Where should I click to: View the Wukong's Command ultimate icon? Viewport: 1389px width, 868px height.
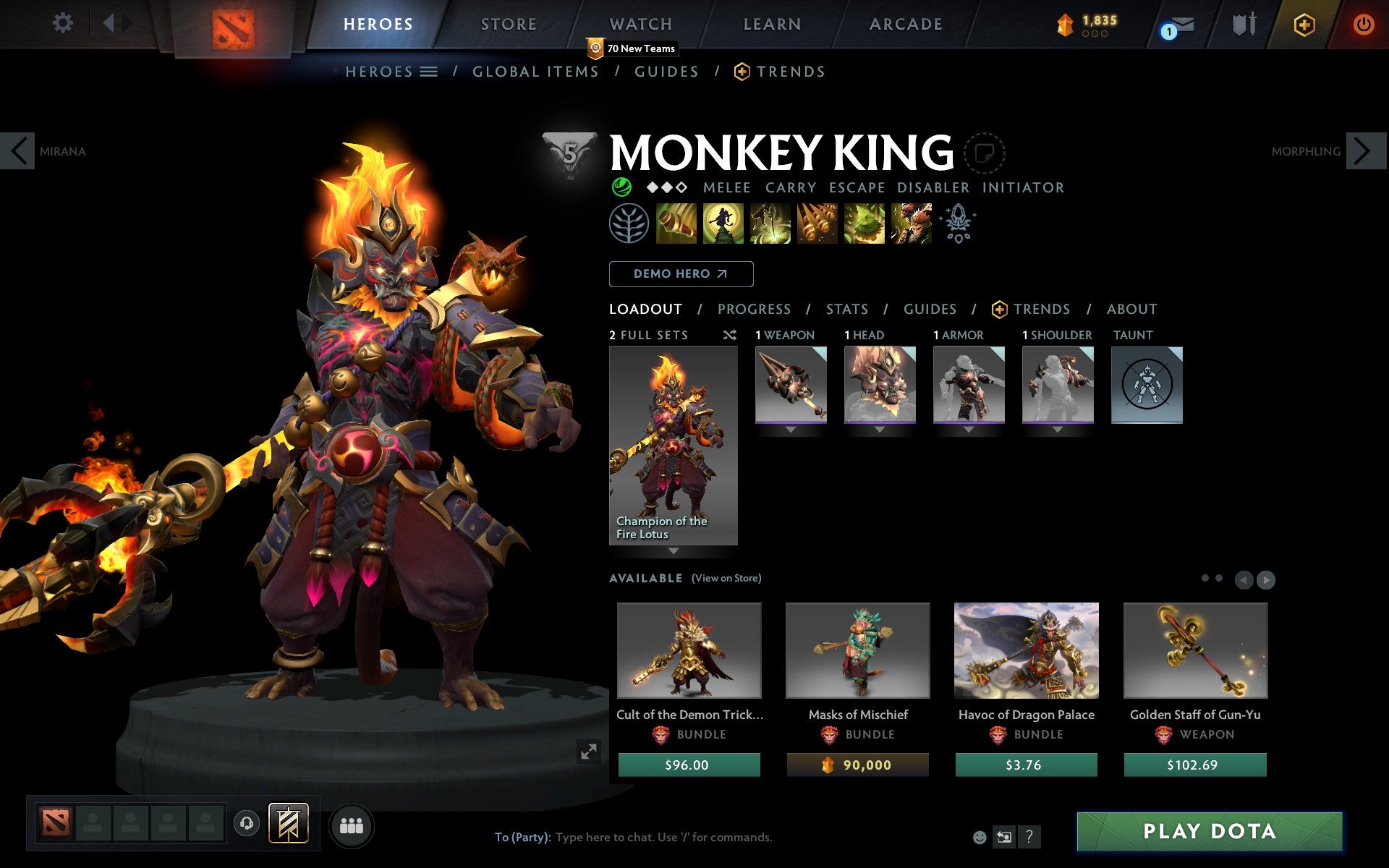[x=911, y=223]
